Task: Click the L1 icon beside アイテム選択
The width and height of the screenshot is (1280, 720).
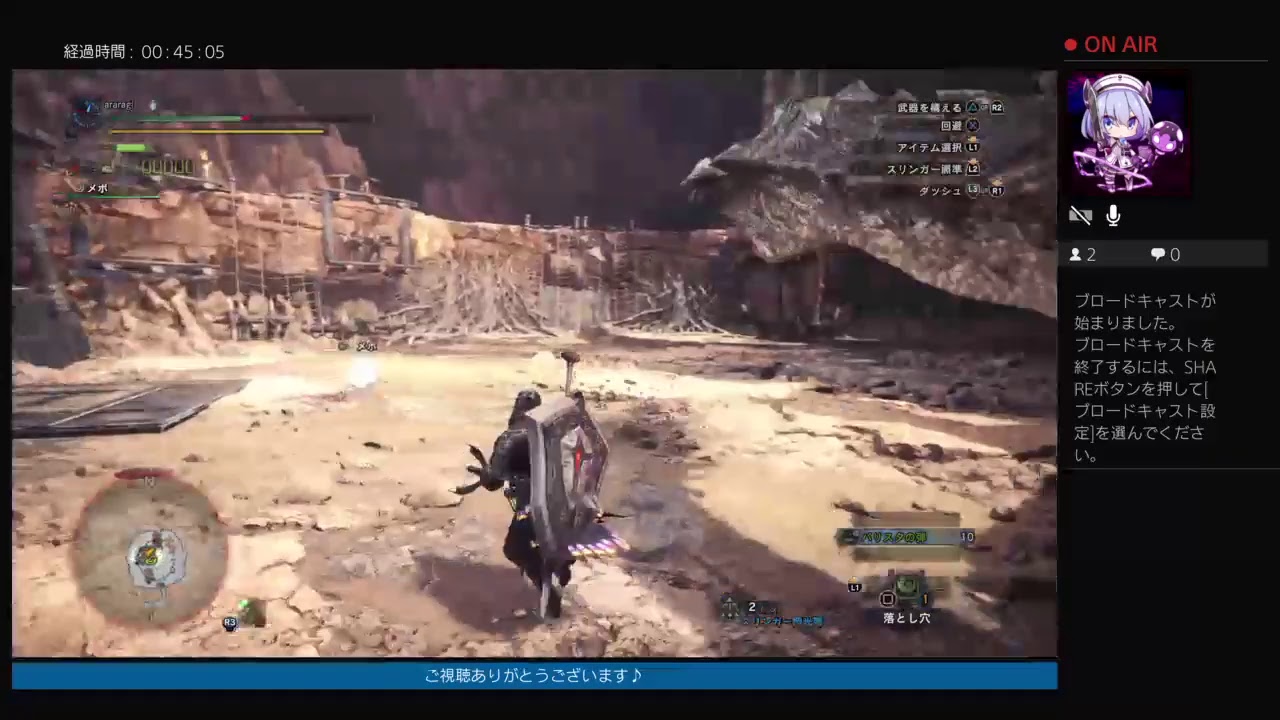Action: [x=973, y=147]
